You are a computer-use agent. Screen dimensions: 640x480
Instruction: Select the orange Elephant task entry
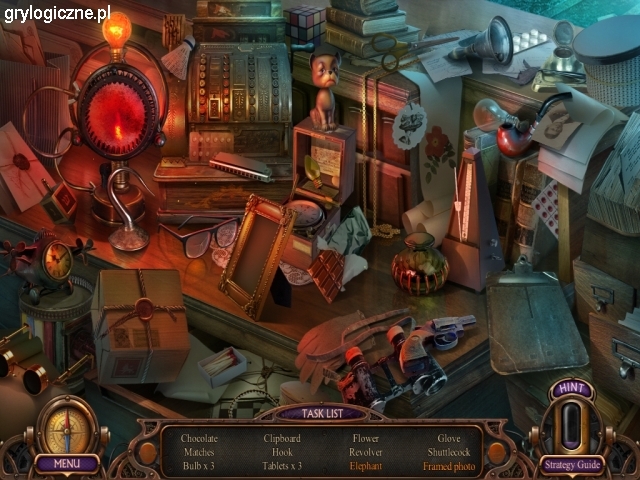(366, 466)
